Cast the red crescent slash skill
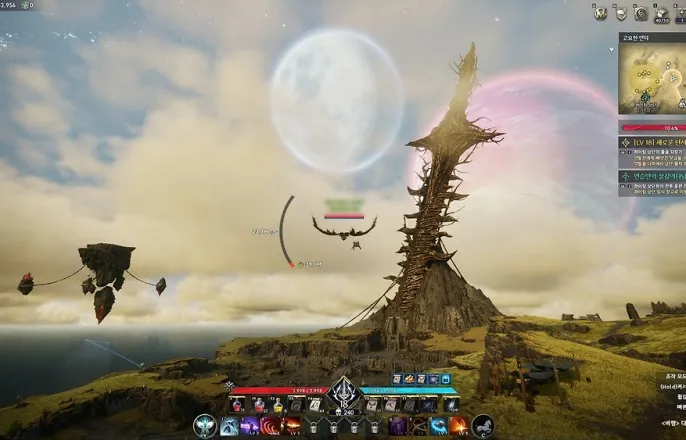Viewport: 686px width, 440px height. (271, 426)
